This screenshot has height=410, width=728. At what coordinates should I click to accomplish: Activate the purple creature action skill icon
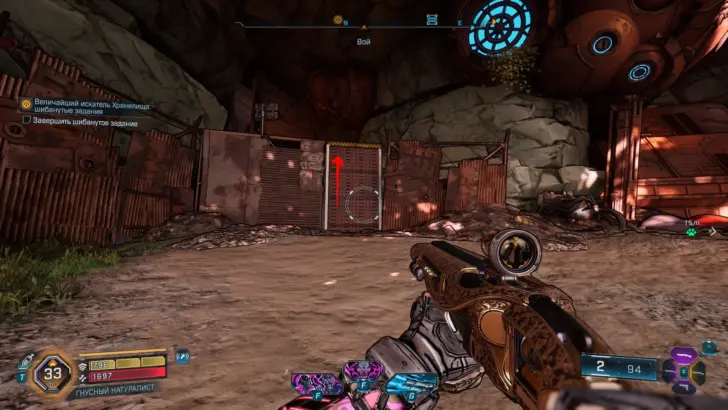click(313, 383)
